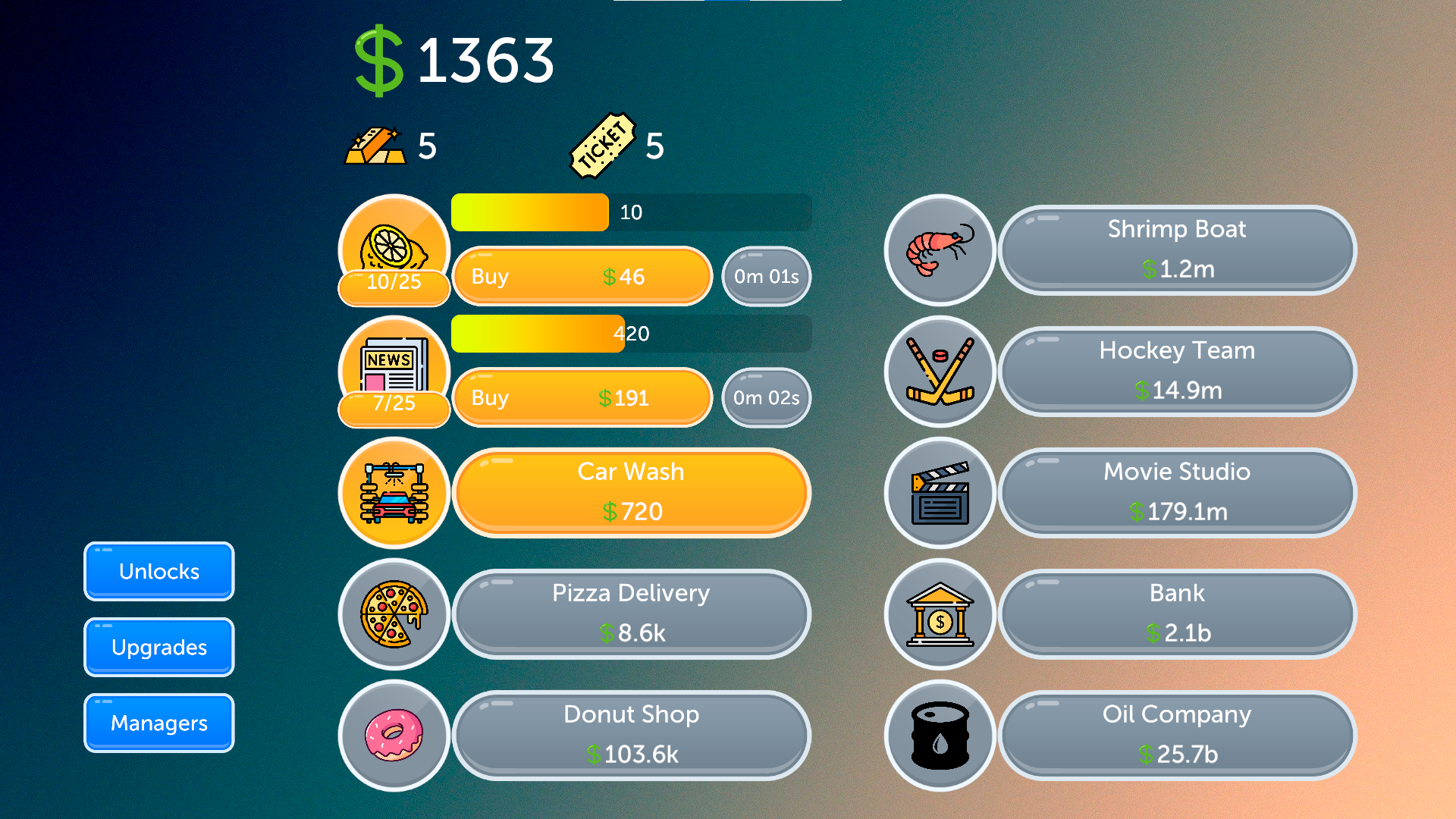
Task: Open the Upgrades panel
Action: (x=158, y=647)
